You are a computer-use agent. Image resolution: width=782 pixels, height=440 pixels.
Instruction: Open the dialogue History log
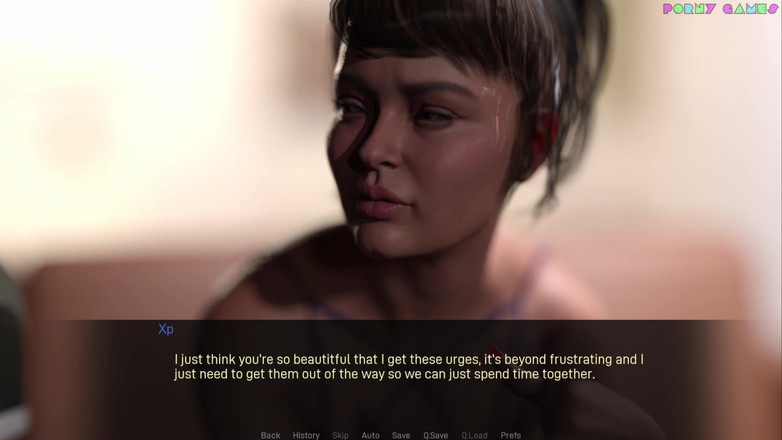(306, 435)
